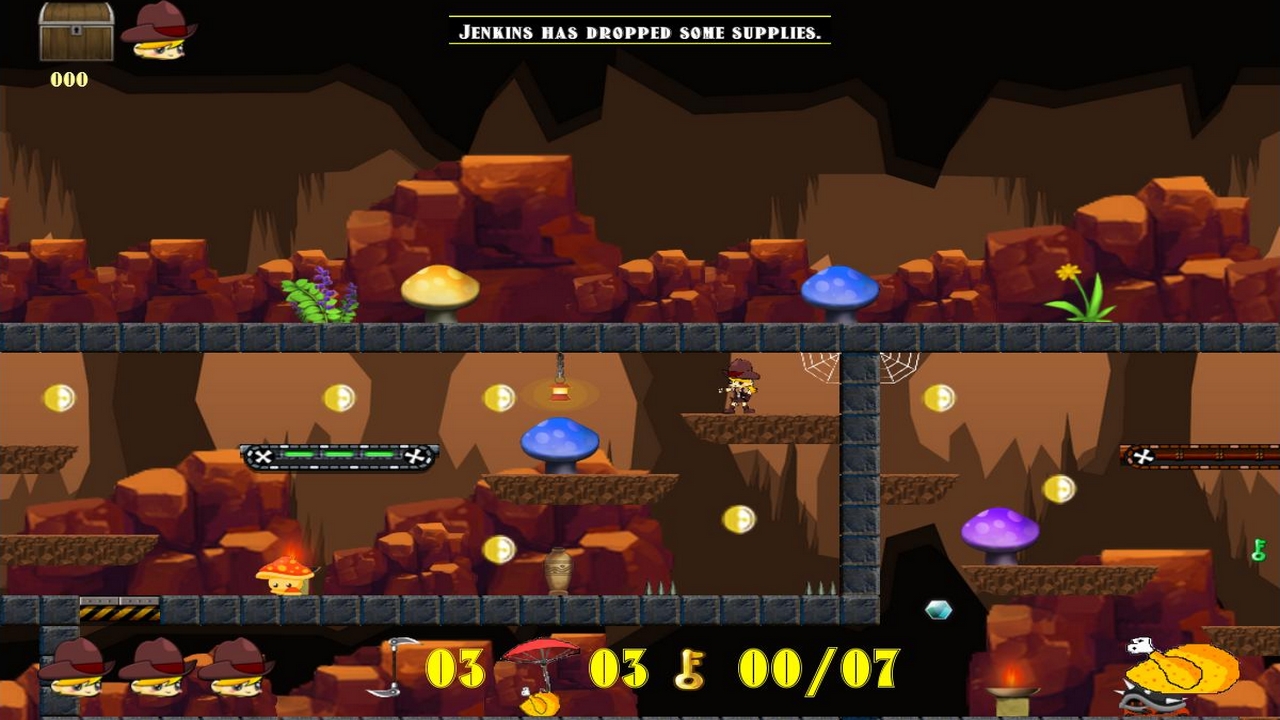
Task: Click the Jenkins supplies message banner
Action: [641, 32]
